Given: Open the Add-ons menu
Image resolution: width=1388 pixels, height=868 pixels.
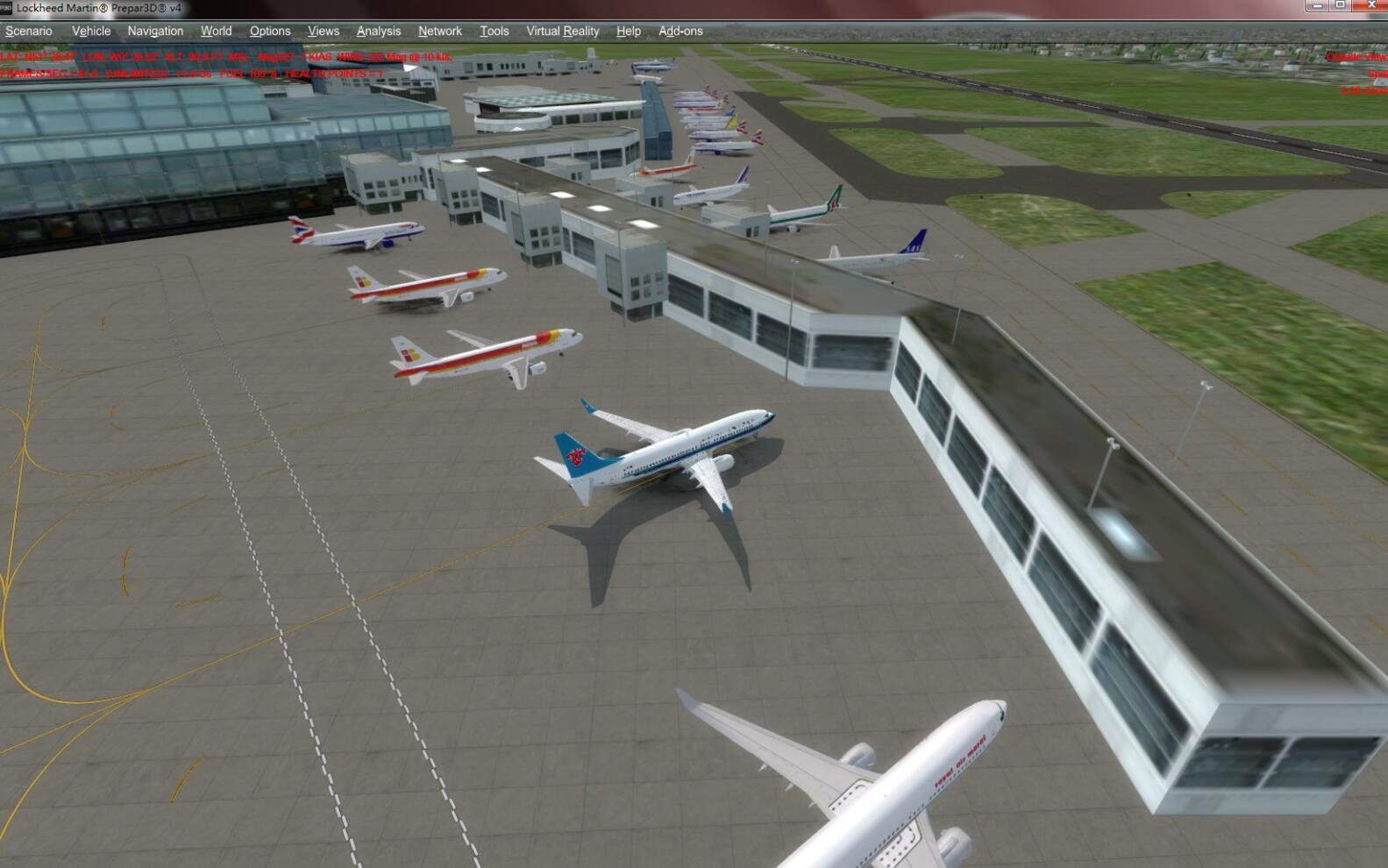Looking at the screenshot, I should click(680, 31).
